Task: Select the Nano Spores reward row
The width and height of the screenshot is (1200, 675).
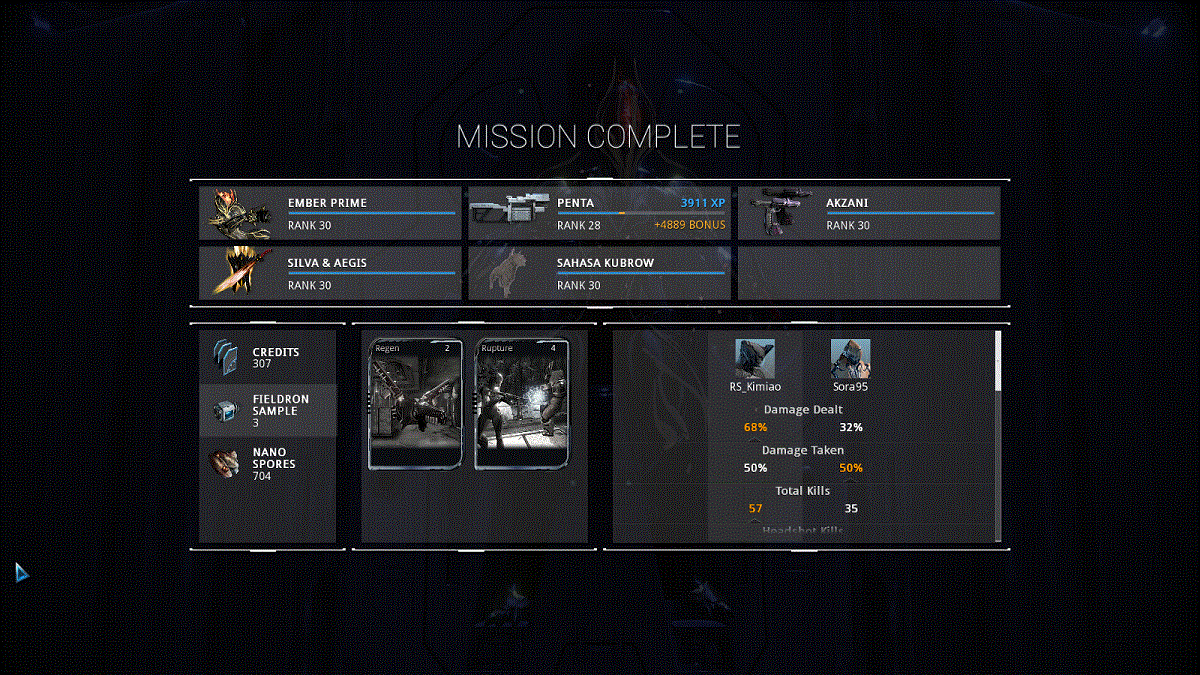Action: tap(268, 464)
